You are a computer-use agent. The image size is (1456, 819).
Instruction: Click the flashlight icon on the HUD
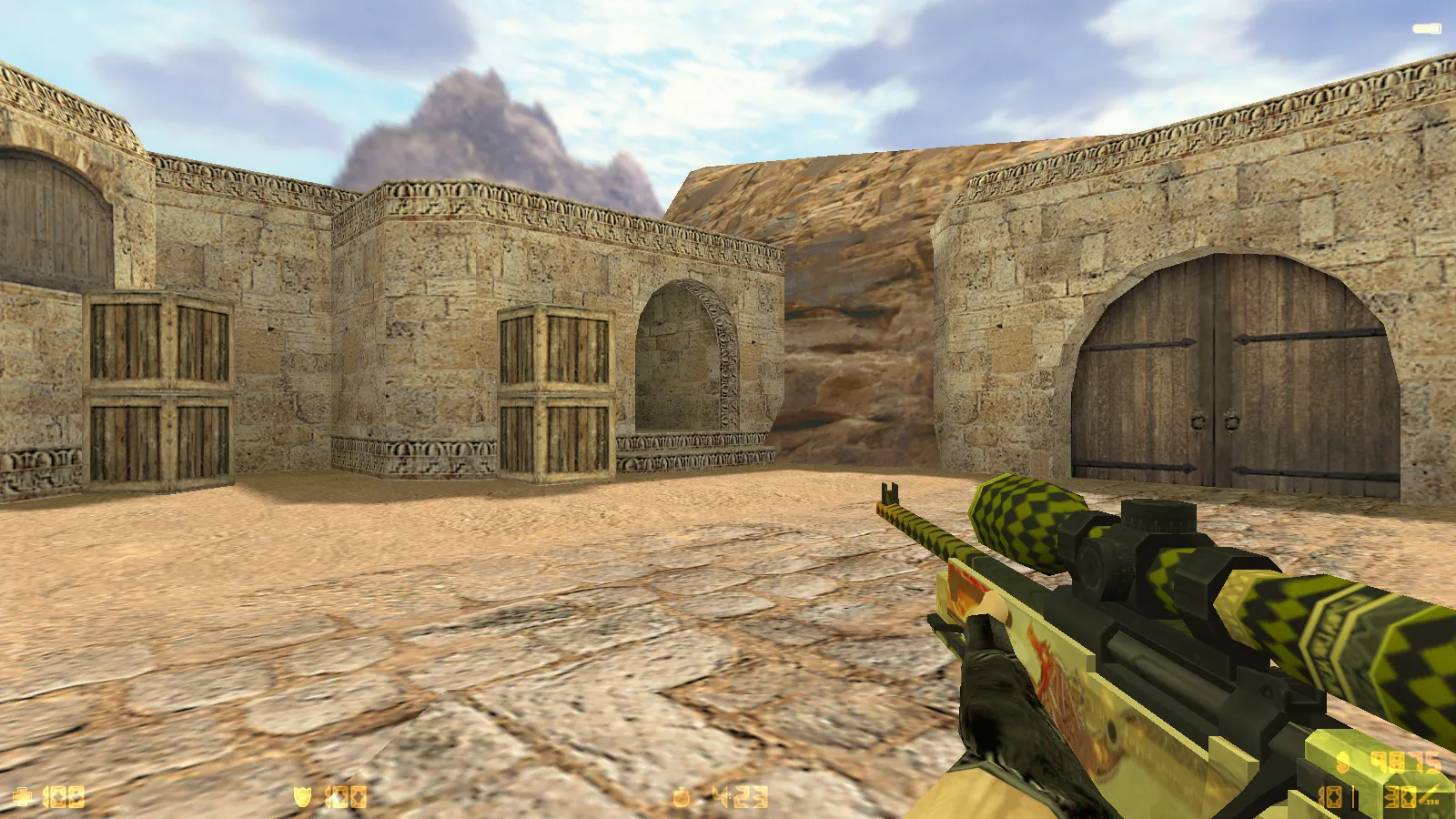tap(1426, 29)
